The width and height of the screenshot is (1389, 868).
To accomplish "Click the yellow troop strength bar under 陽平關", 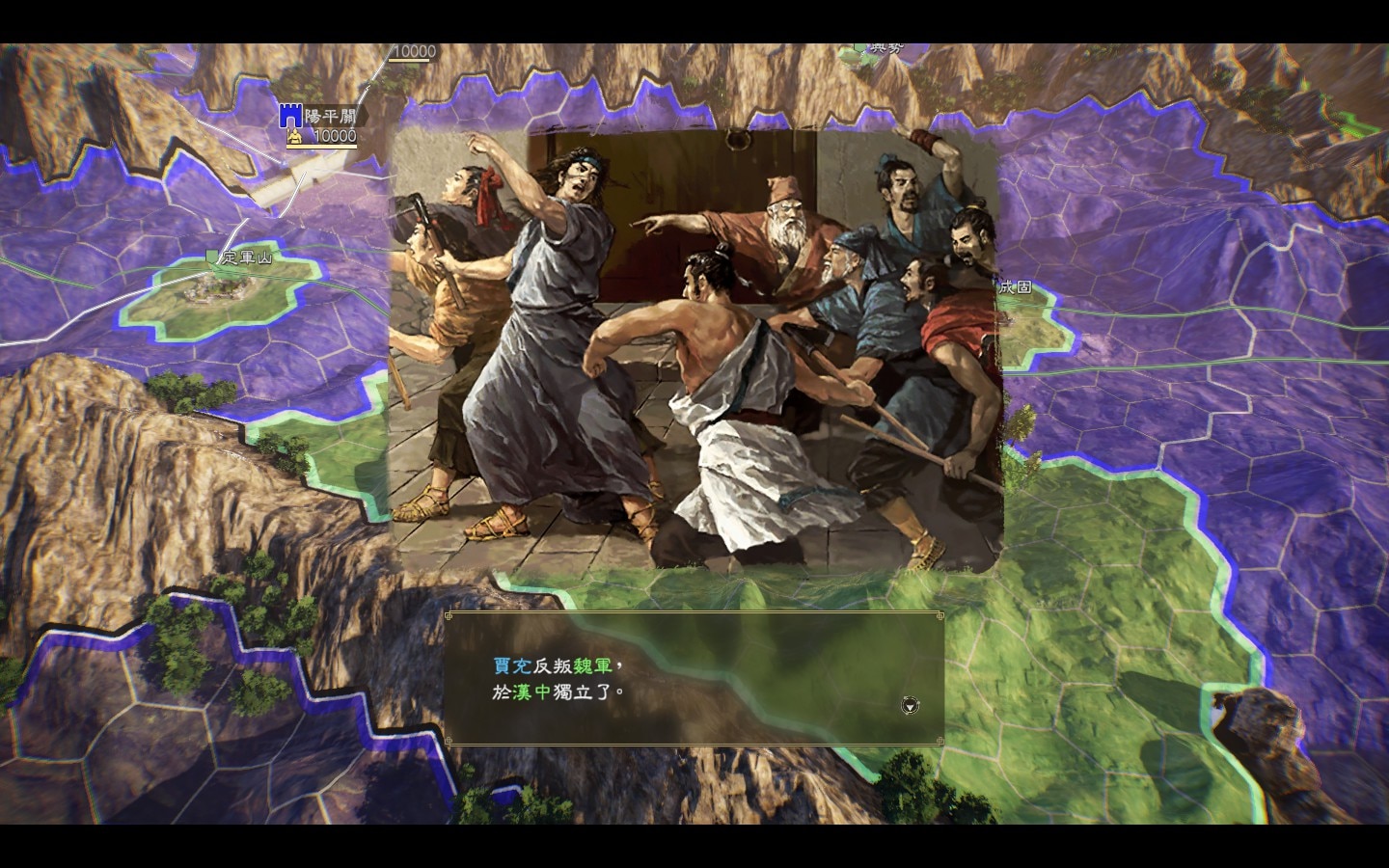I will coord(320,147).
